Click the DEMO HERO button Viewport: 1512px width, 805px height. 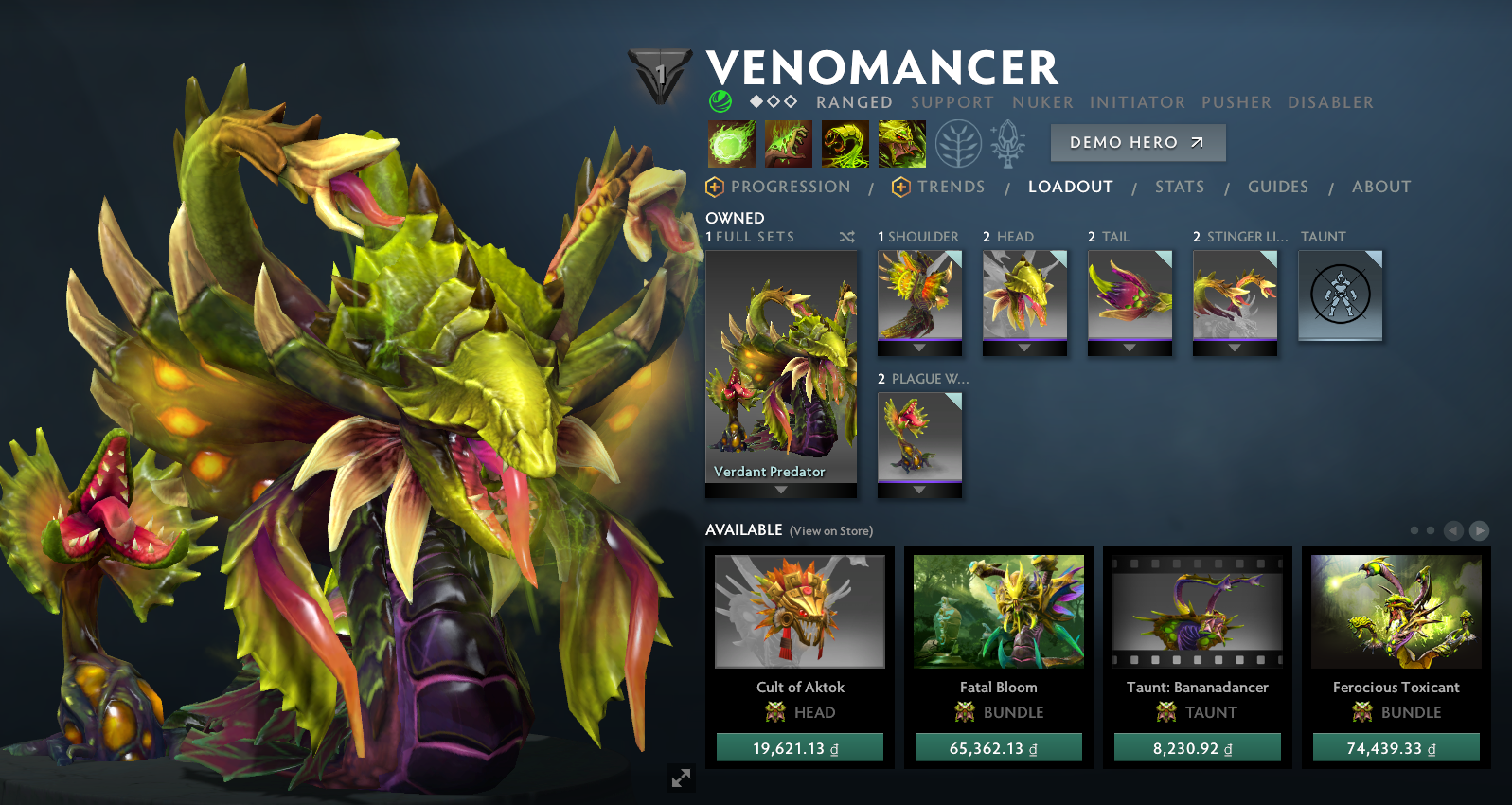pos(1137,142)
